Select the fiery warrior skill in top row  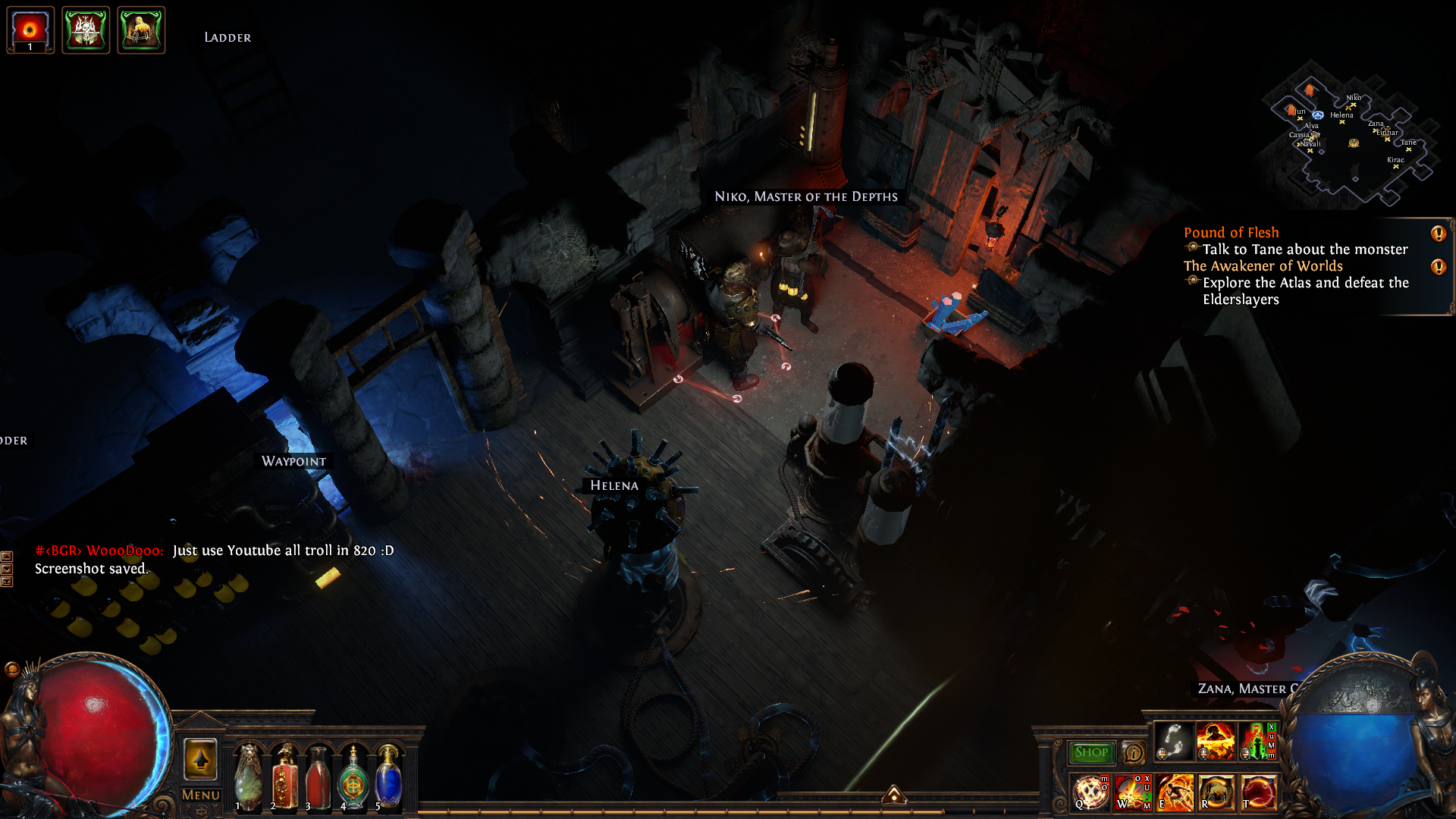1215,741
